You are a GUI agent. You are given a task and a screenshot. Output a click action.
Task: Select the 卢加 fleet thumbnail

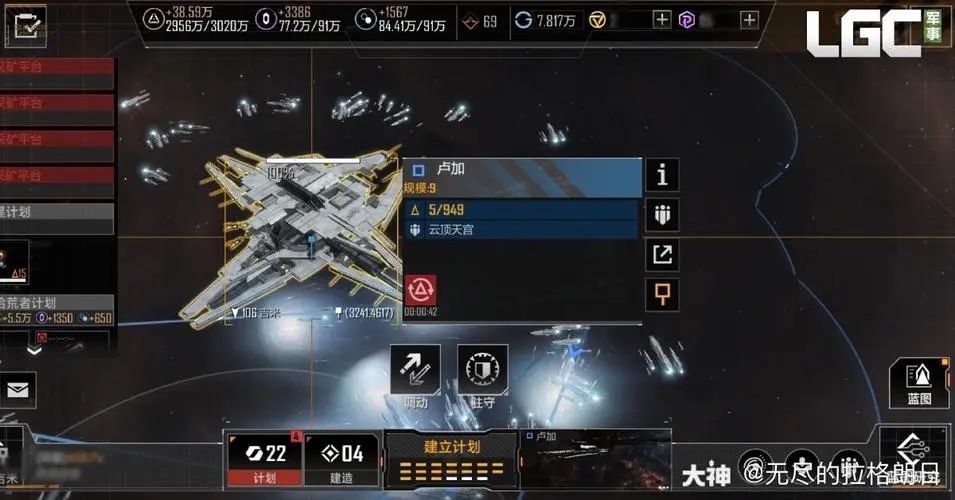pyautogui.click(x=594, y=458)
